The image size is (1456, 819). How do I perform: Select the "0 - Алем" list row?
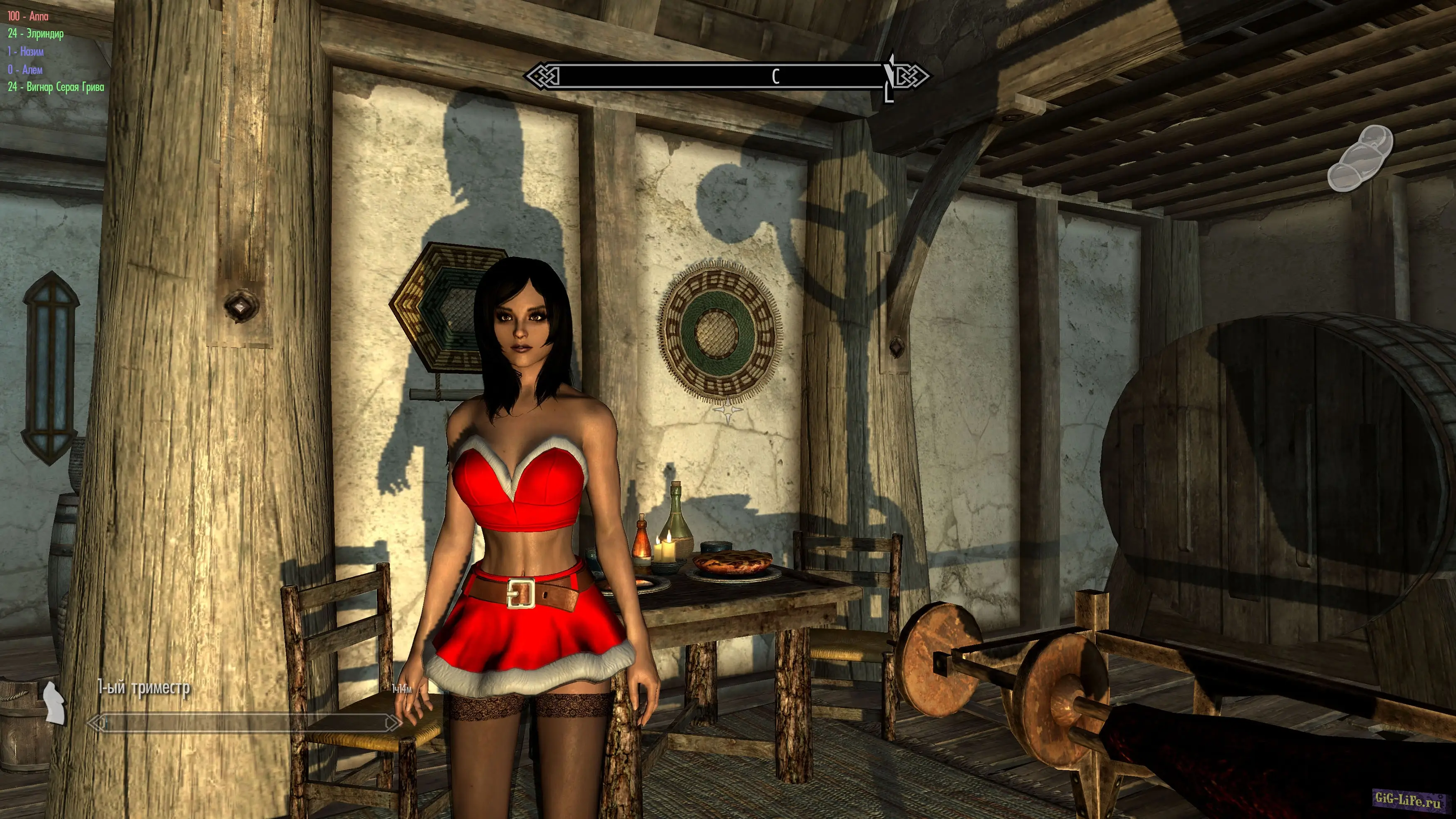tap(25, 69)
